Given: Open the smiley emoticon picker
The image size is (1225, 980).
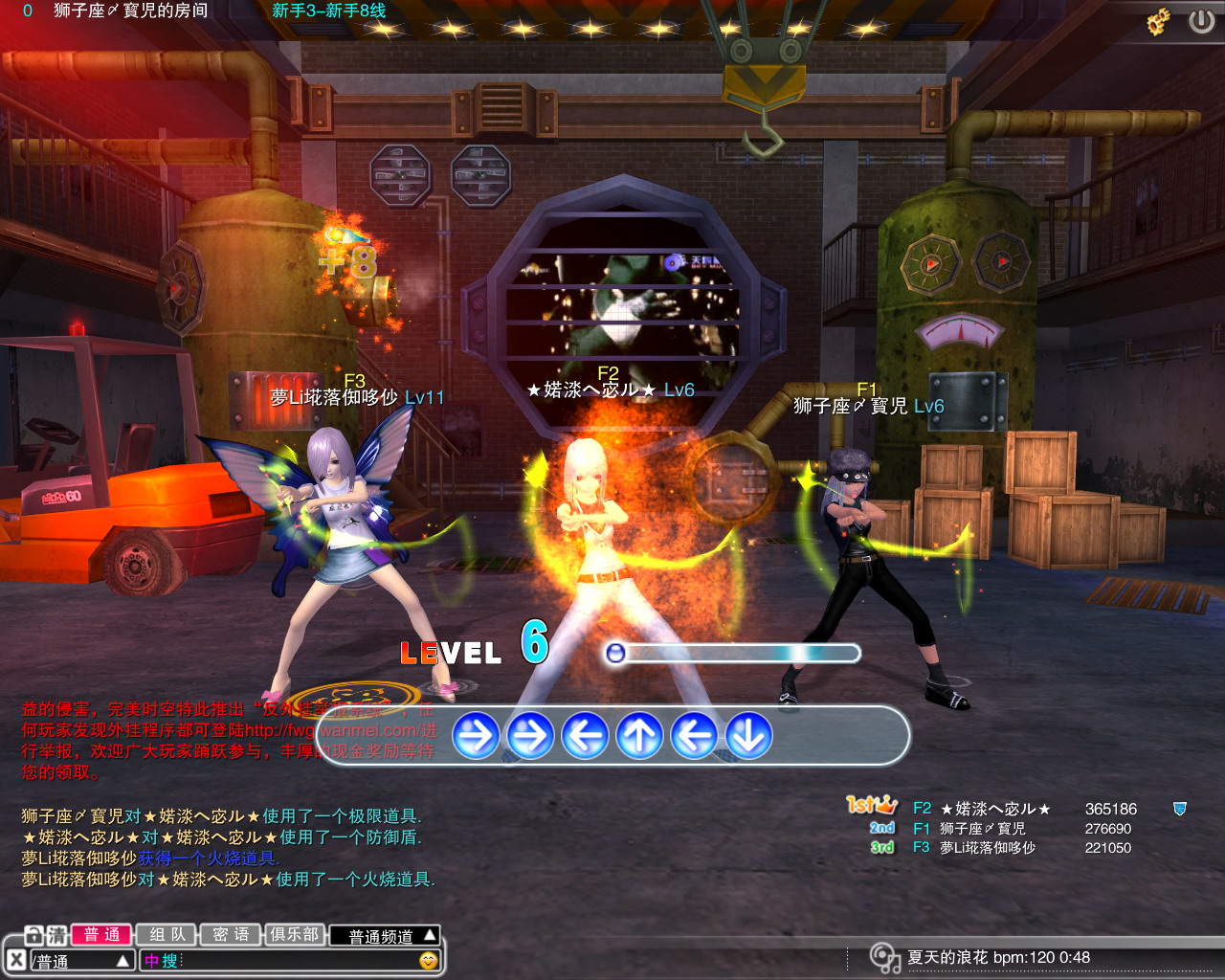Looking at the screenshot, I should (x=429, y=960).
